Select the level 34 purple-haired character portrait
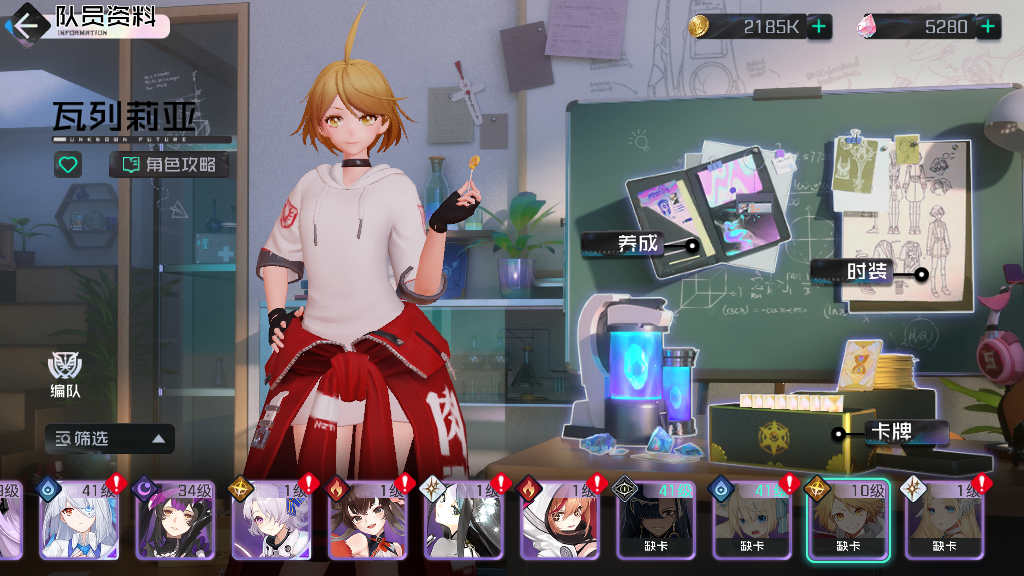This screenshot has width=1024, height=576. pos(175,520)
